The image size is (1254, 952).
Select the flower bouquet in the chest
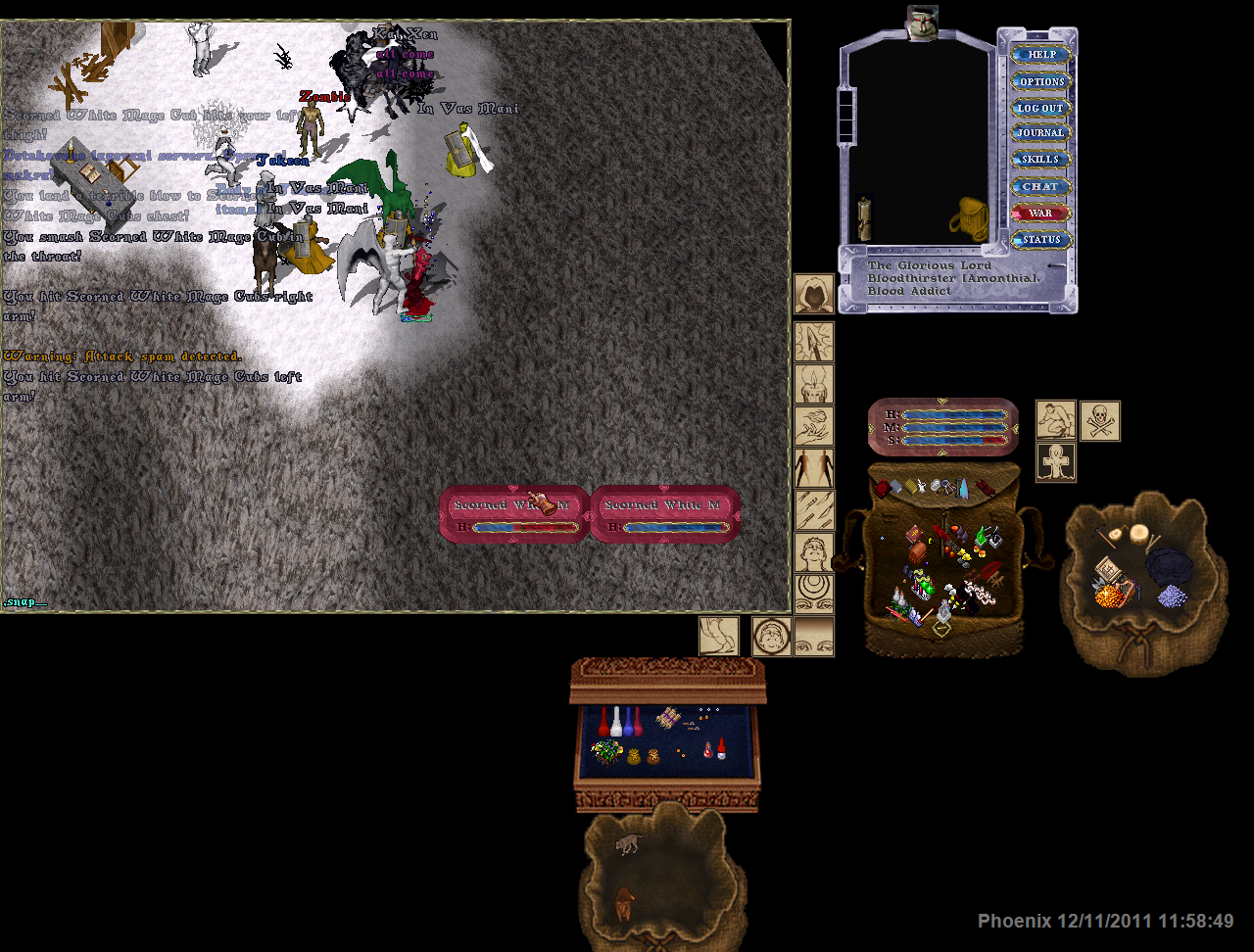[x=607, y=752]
